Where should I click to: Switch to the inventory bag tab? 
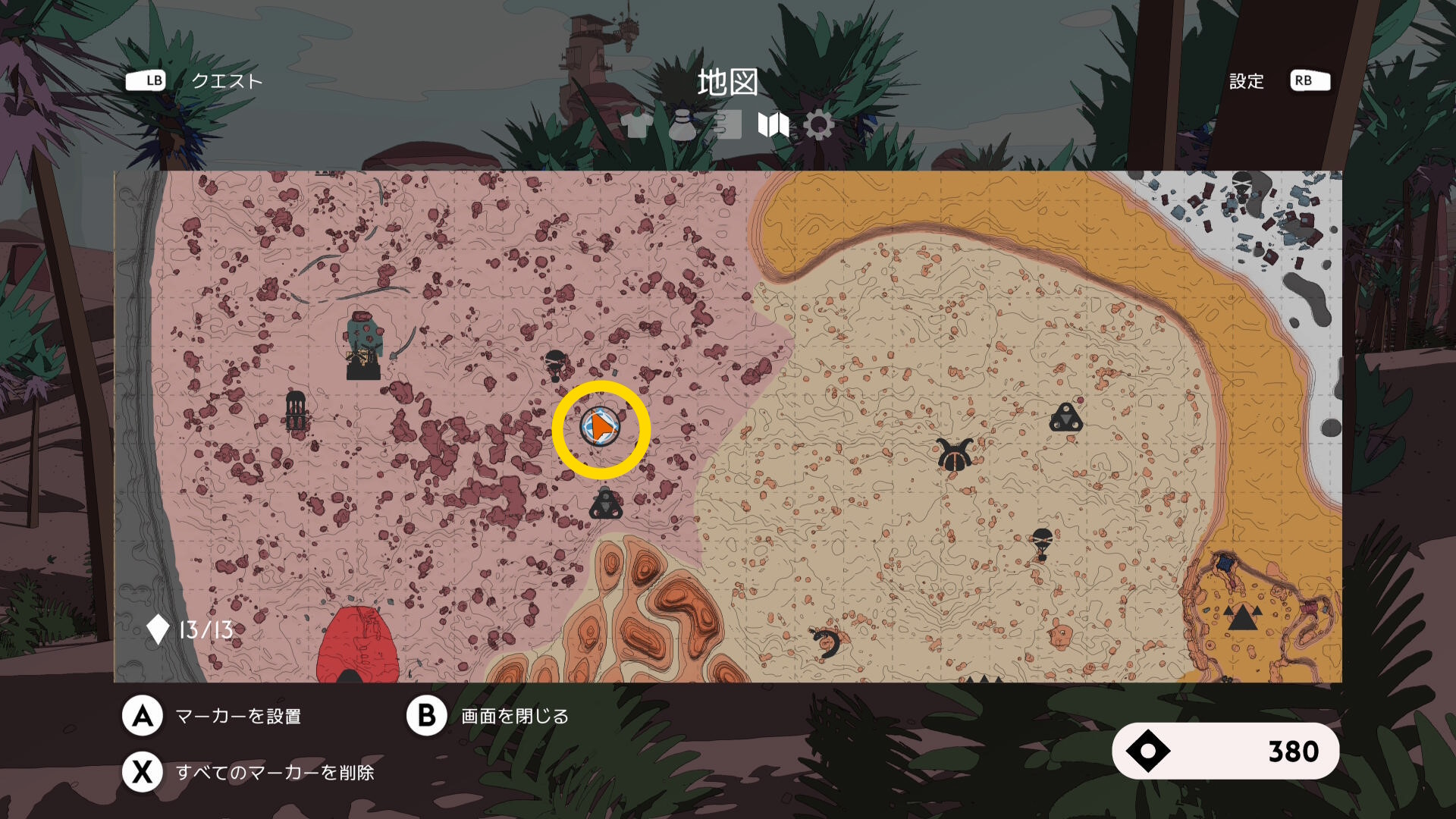682,125
